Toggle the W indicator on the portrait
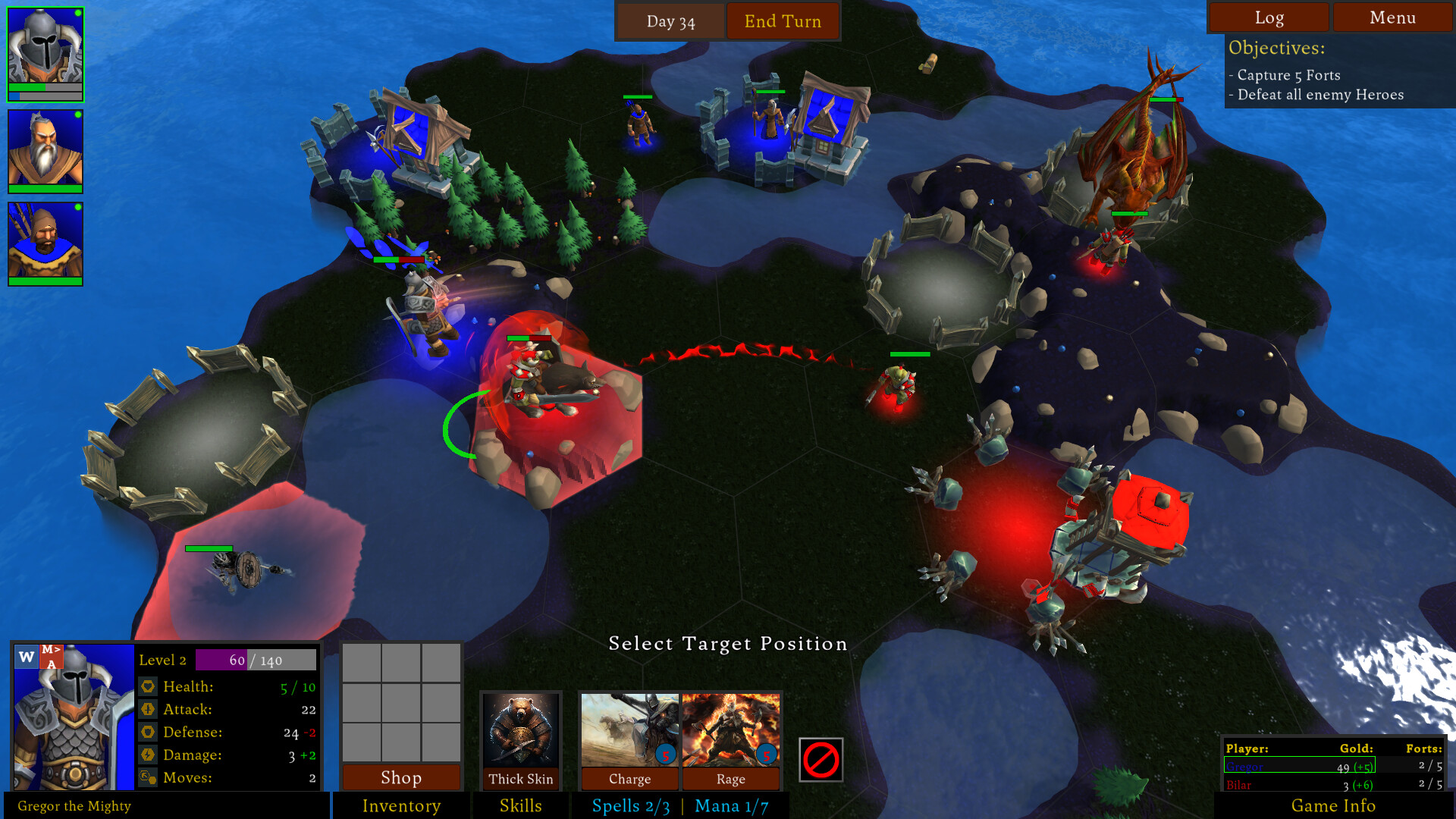This screenshot has height=819, width=1456. (25, 655)
